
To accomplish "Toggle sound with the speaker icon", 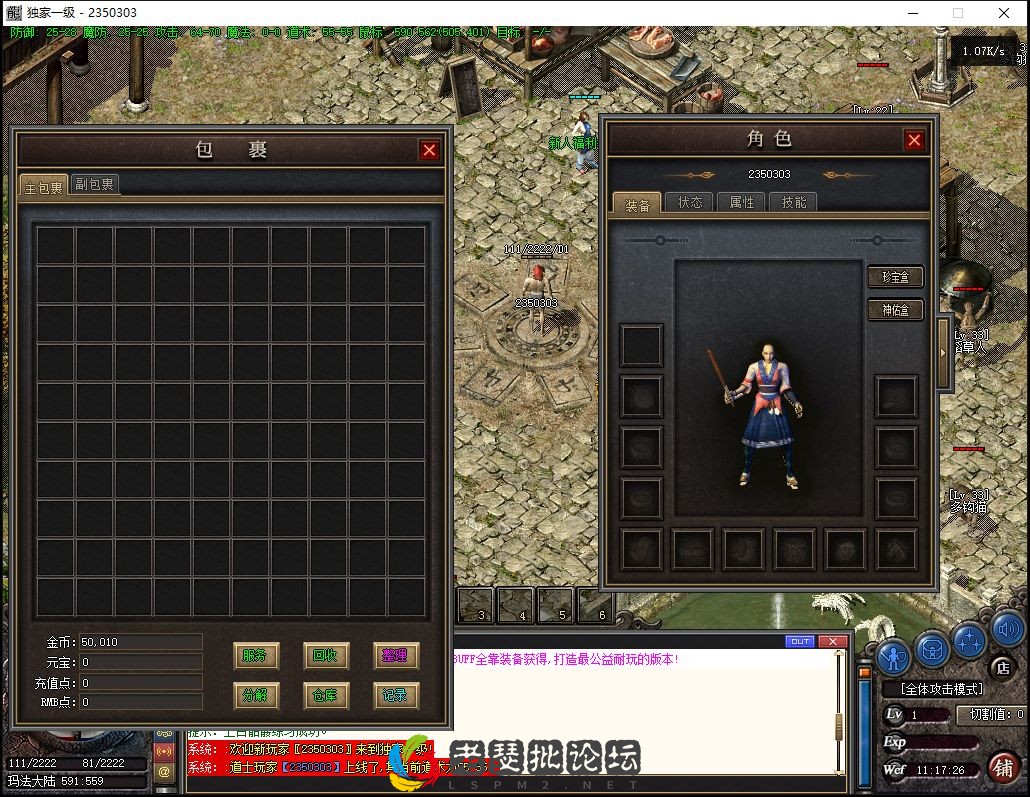I will pyautogui.click(x=1007, y=630).
